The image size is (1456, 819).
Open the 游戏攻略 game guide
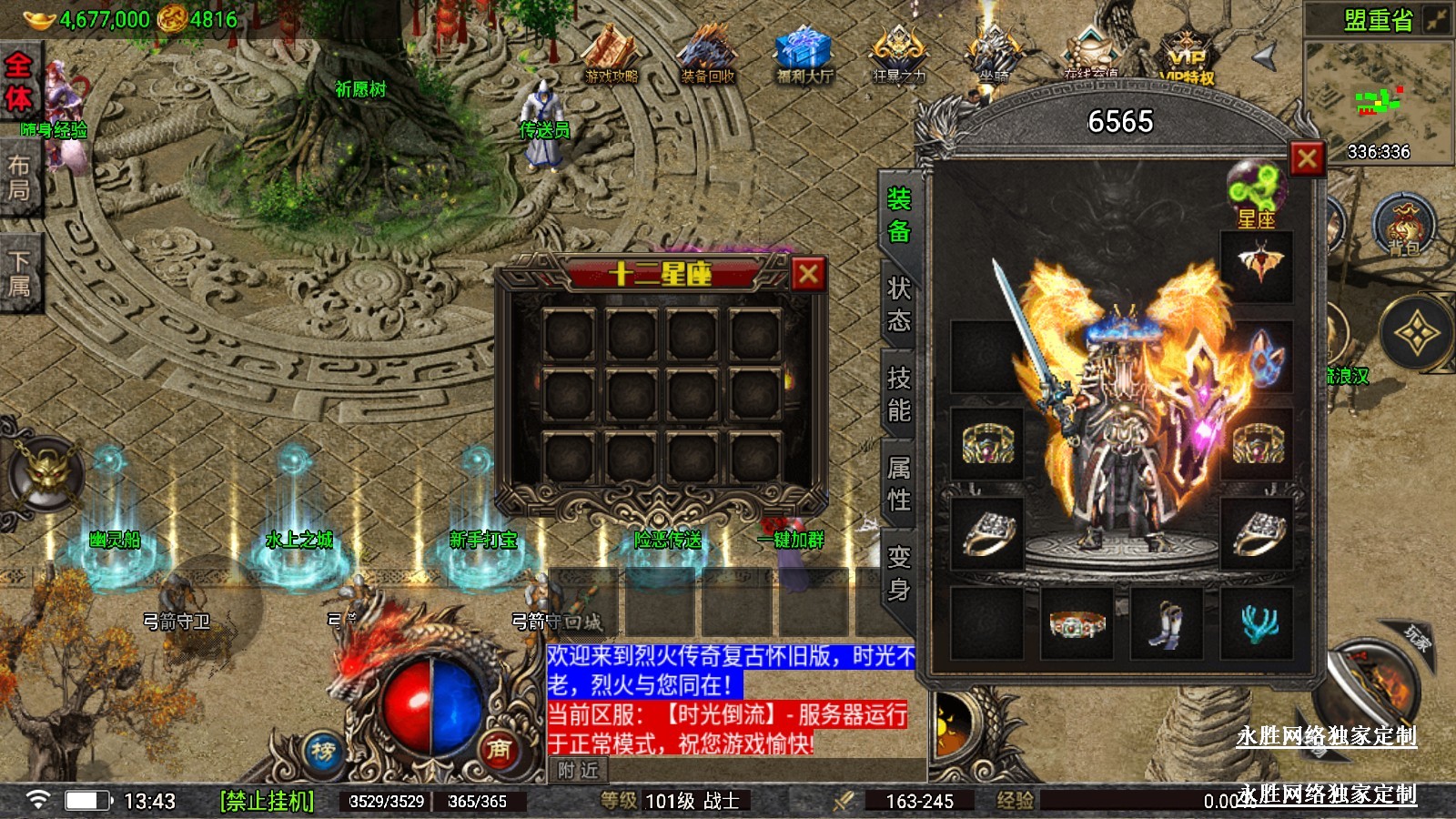click(612, 55)
